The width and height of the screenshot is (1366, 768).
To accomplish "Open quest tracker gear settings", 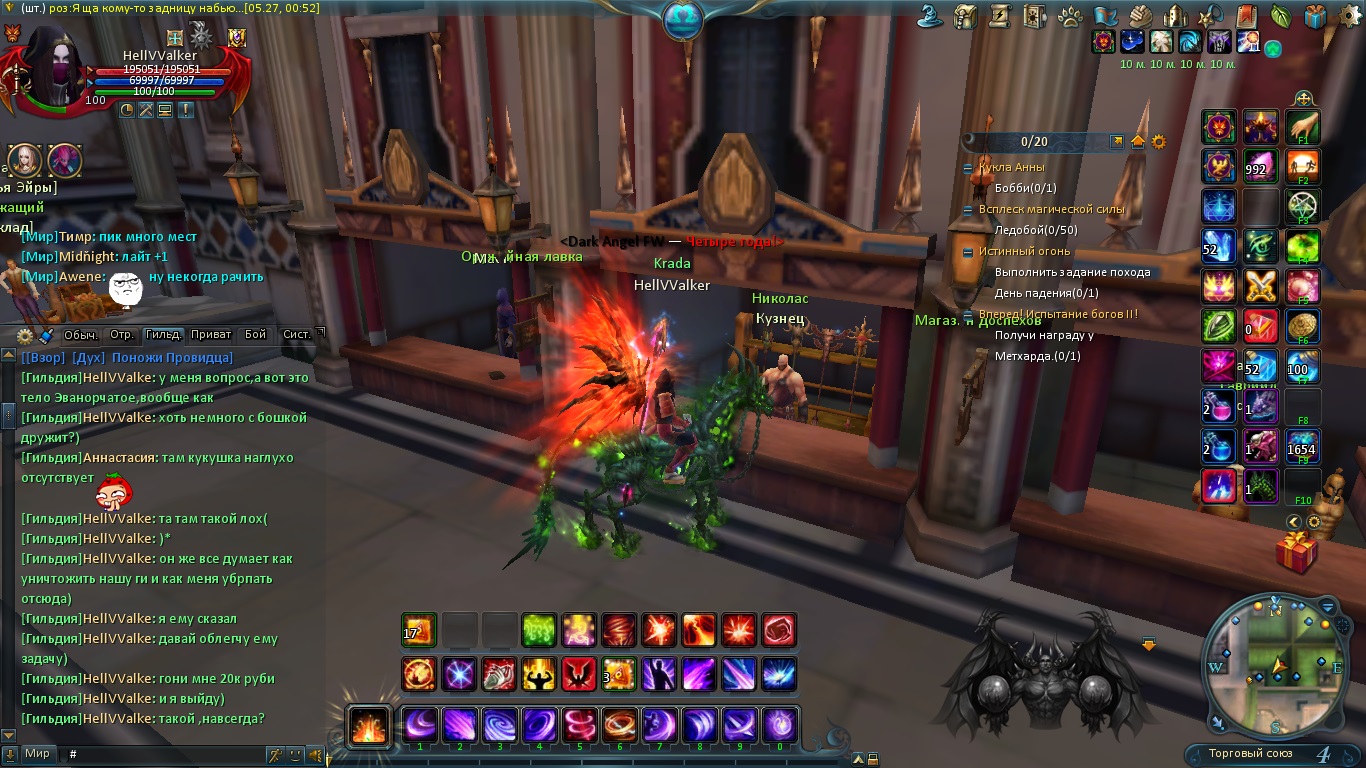I will pyautogui.click(x=1159, y=142).
